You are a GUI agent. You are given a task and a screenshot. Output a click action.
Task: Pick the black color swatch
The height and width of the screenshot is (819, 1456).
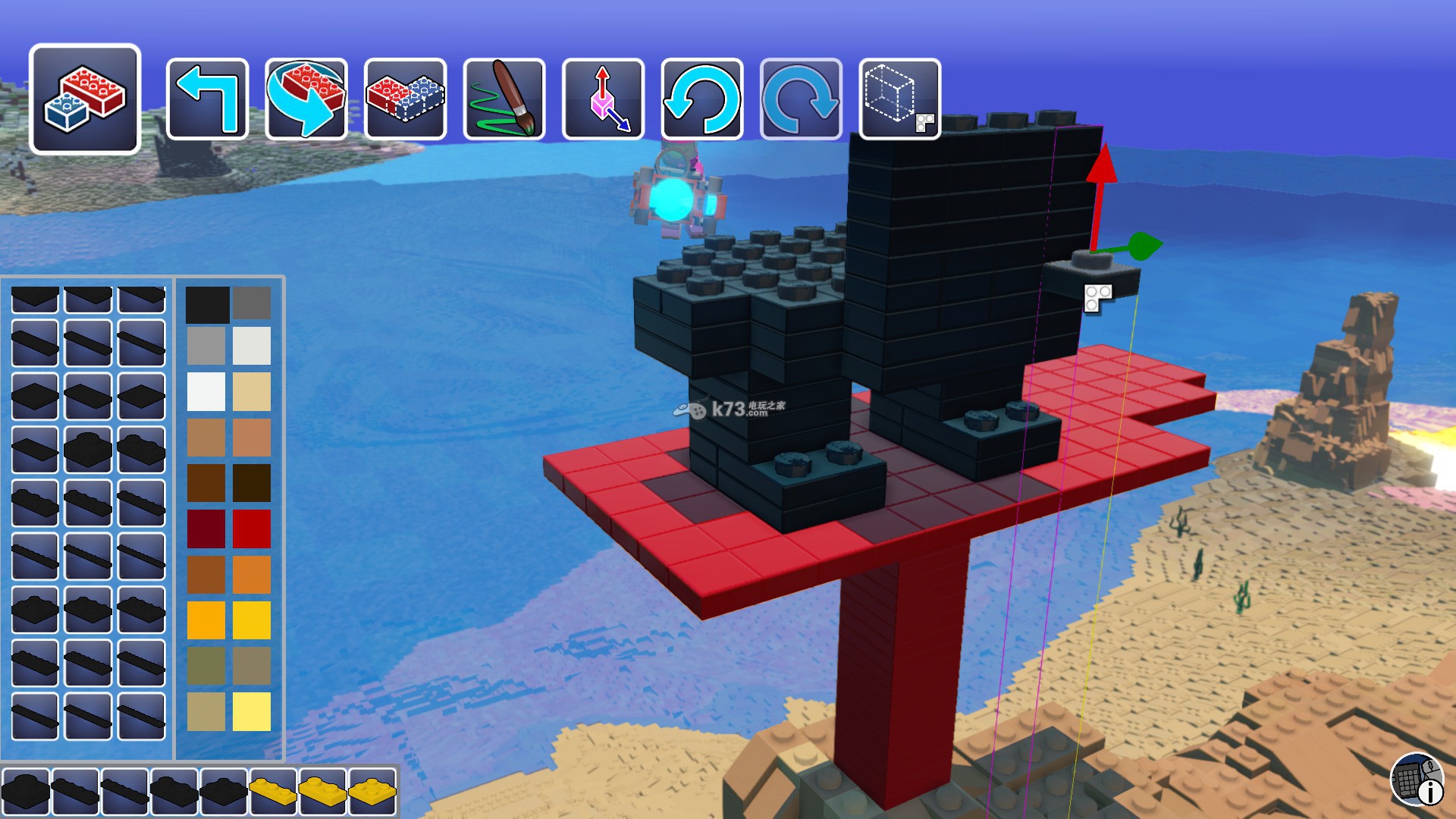tap(206, 303)
